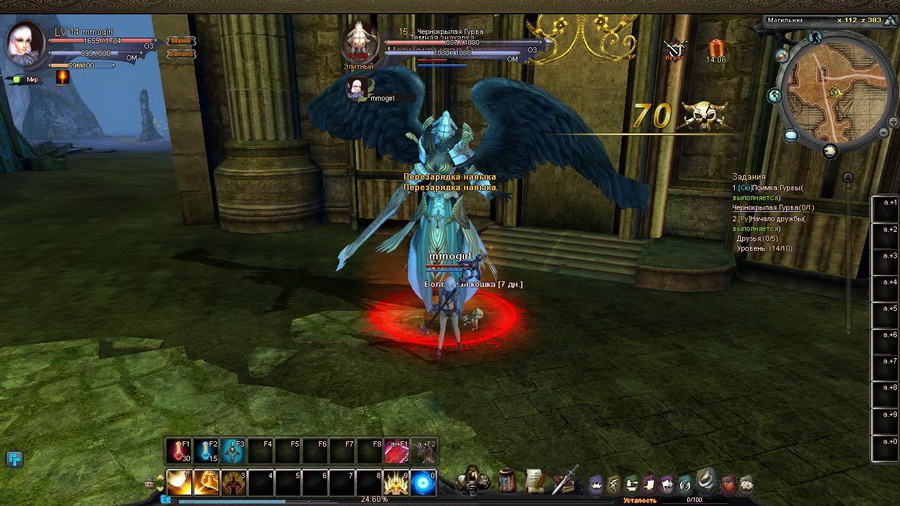Activate the blue figure skill in F3

click(x=234, y=451)
